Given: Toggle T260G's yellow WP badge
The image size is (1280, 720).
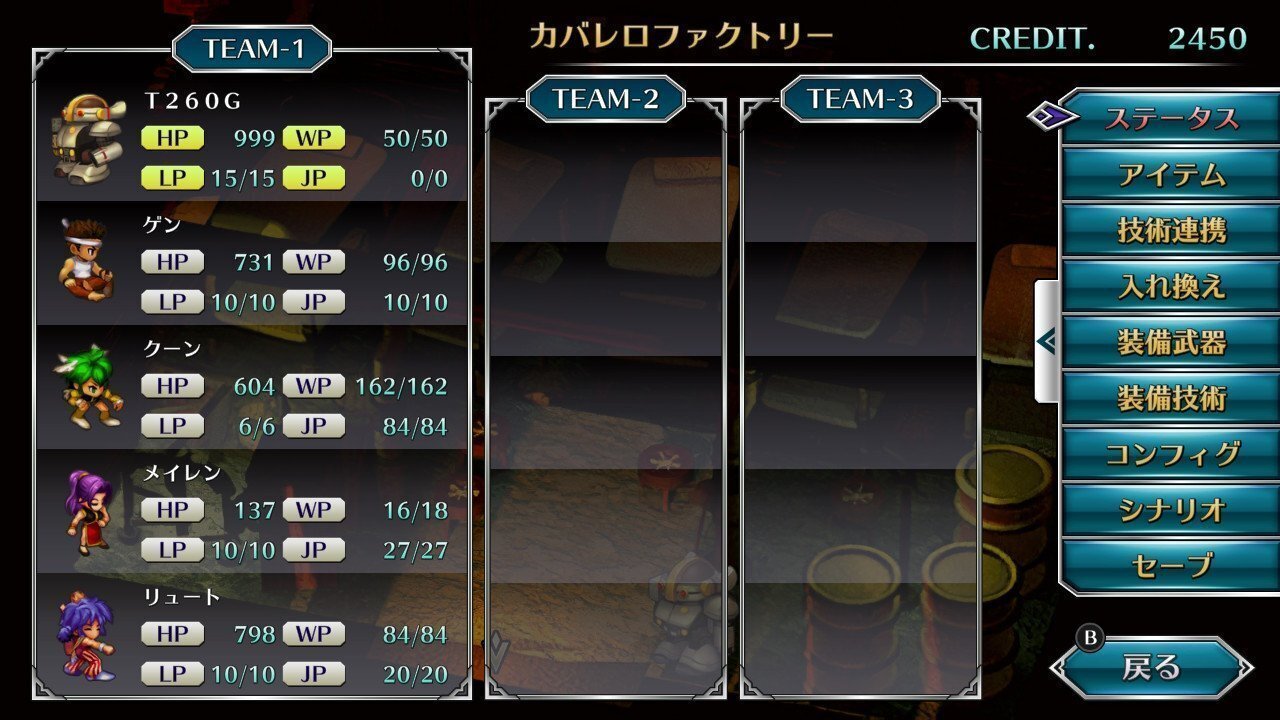Looking at the screenshot, I should click(313, 138).
